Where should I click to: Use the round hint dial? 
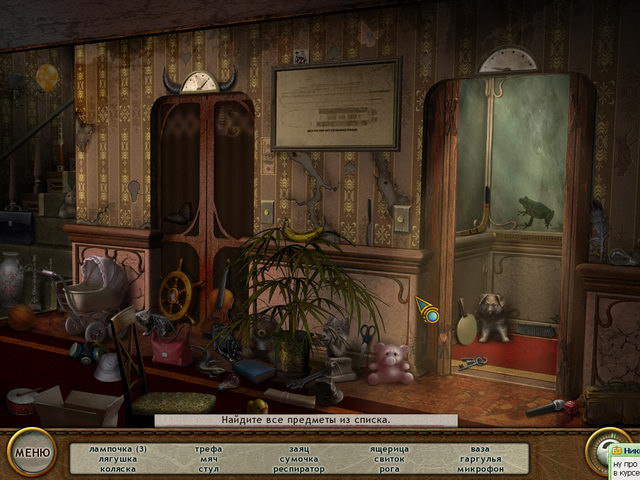tap(599, 449)
